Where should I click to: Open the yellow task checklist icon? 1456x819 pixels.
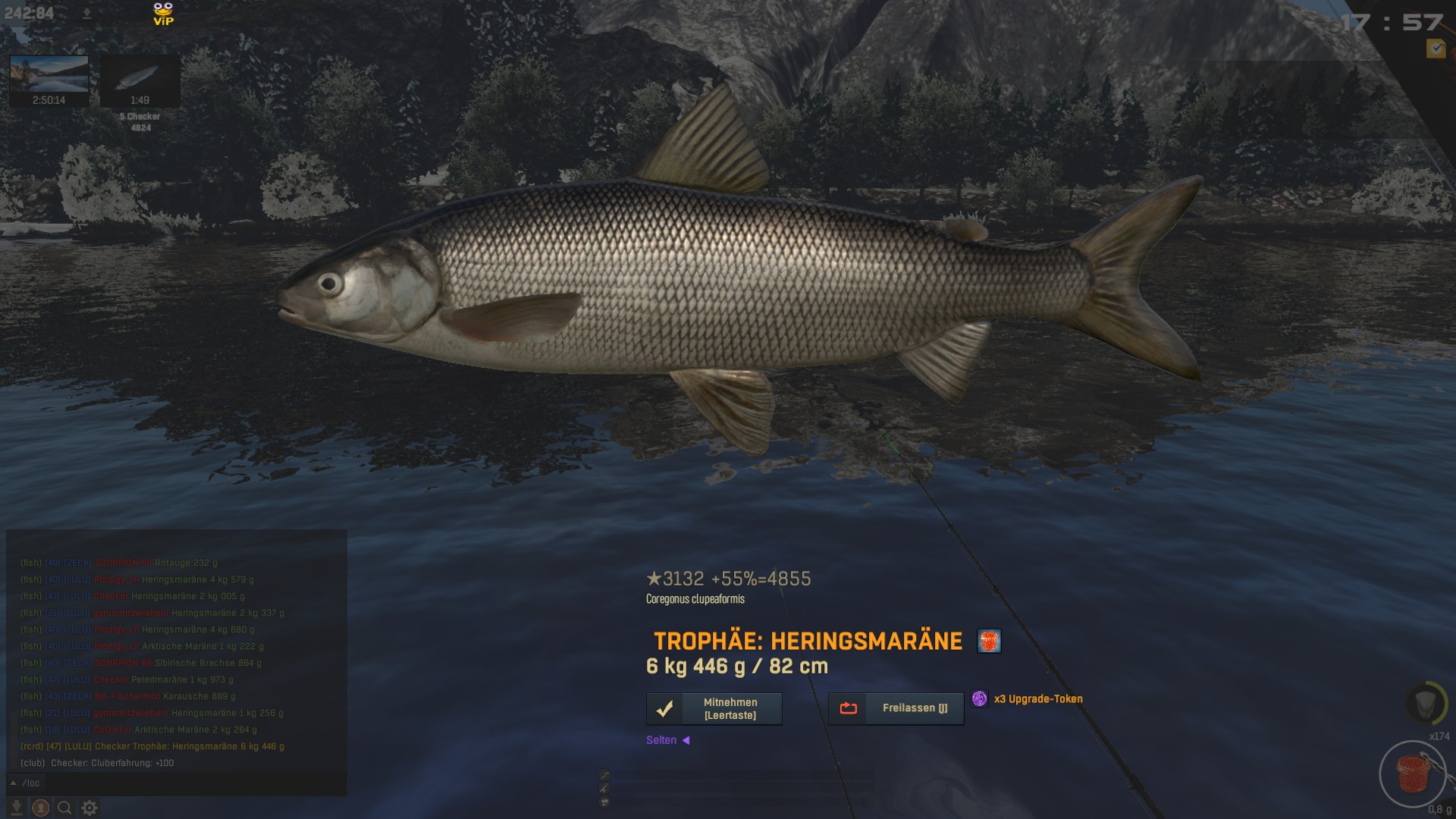coord(1436,49)
